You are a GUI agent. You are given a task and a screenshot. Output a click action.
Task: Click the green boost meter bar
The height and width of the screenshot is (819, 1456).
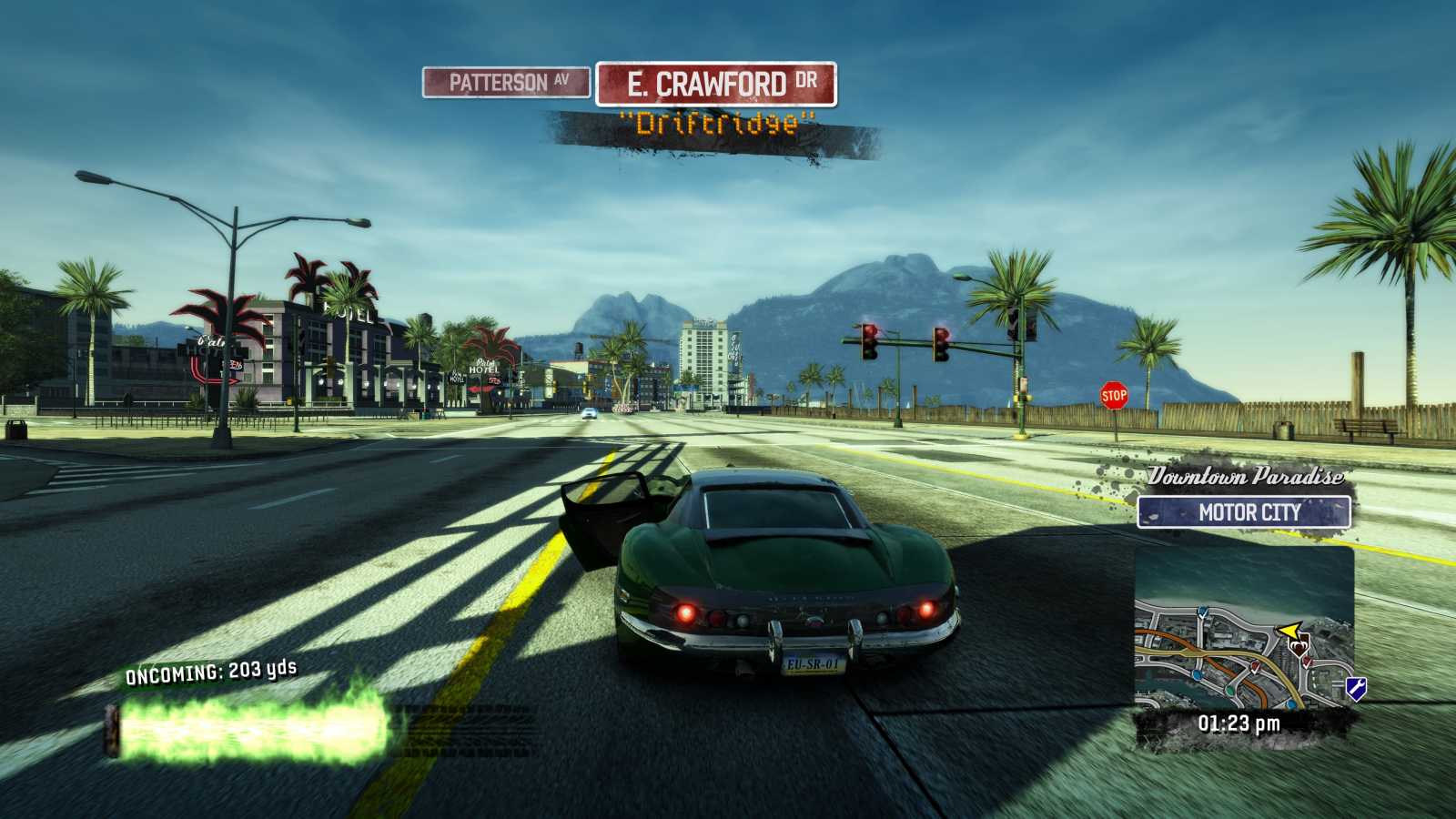(x=250, y=728)
